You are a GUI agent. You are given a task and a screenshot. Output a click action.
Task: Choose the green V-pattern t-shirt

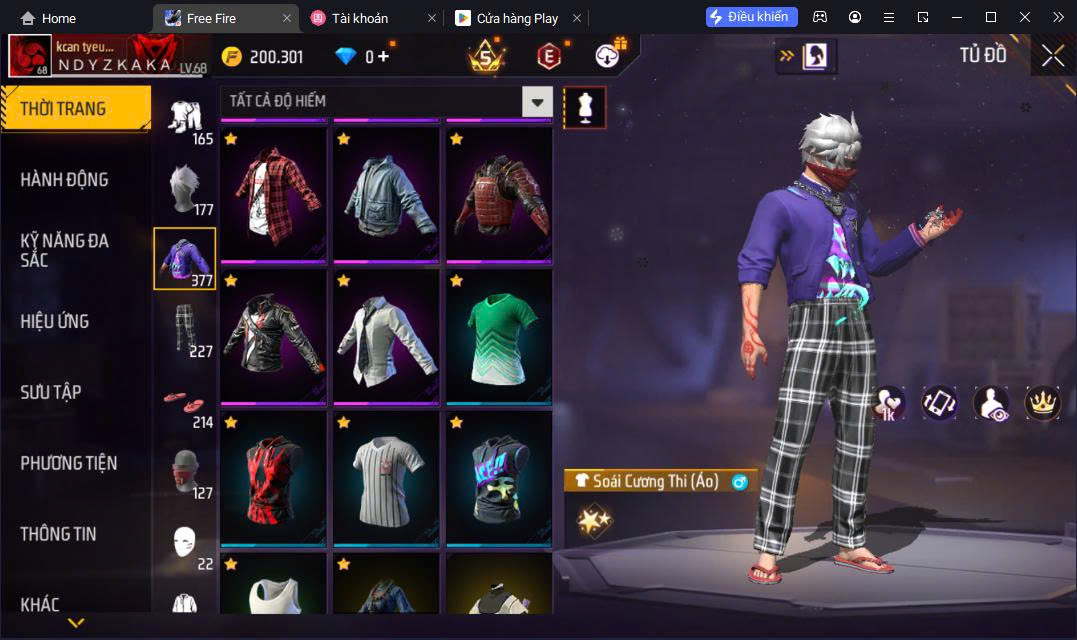(x=499, y=335)
